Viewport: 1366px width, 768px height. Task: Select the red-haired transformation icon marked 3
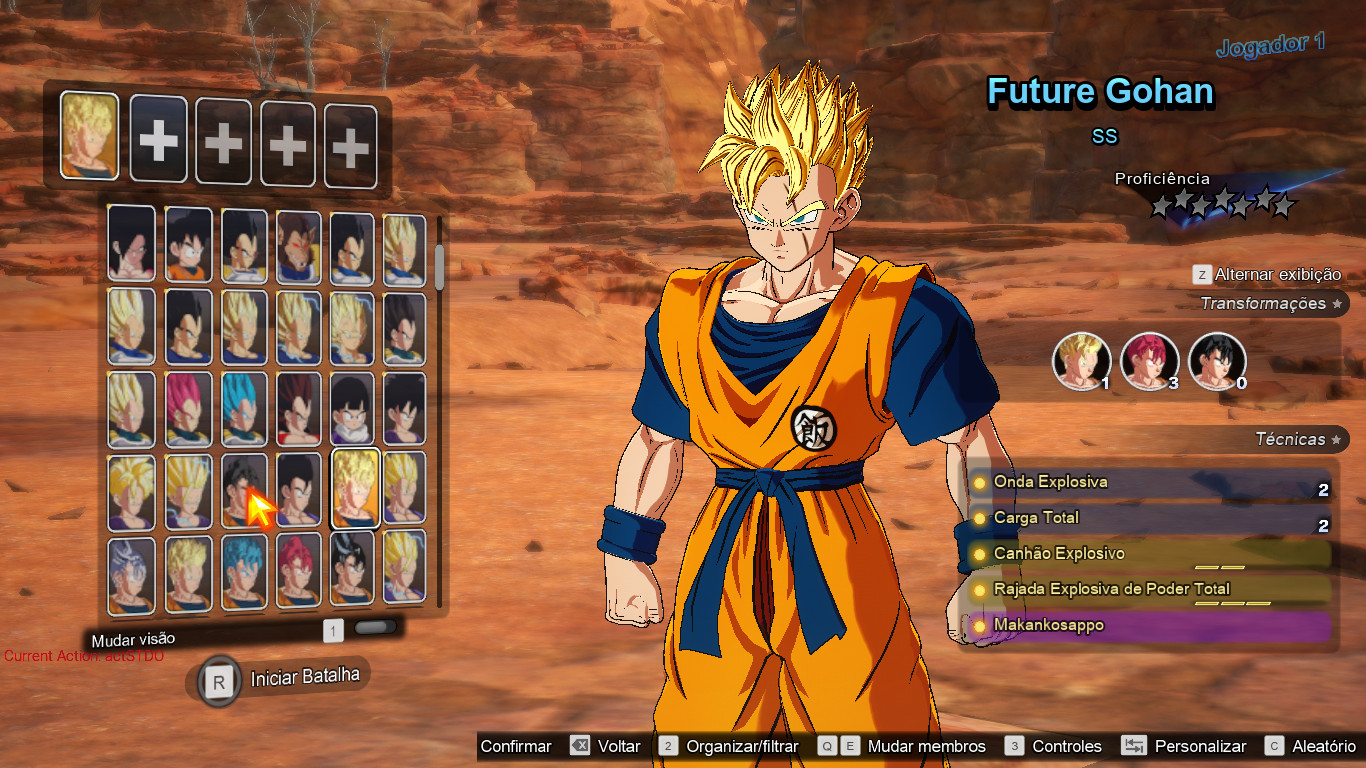pyautogui.click(x=1149, y=361)
